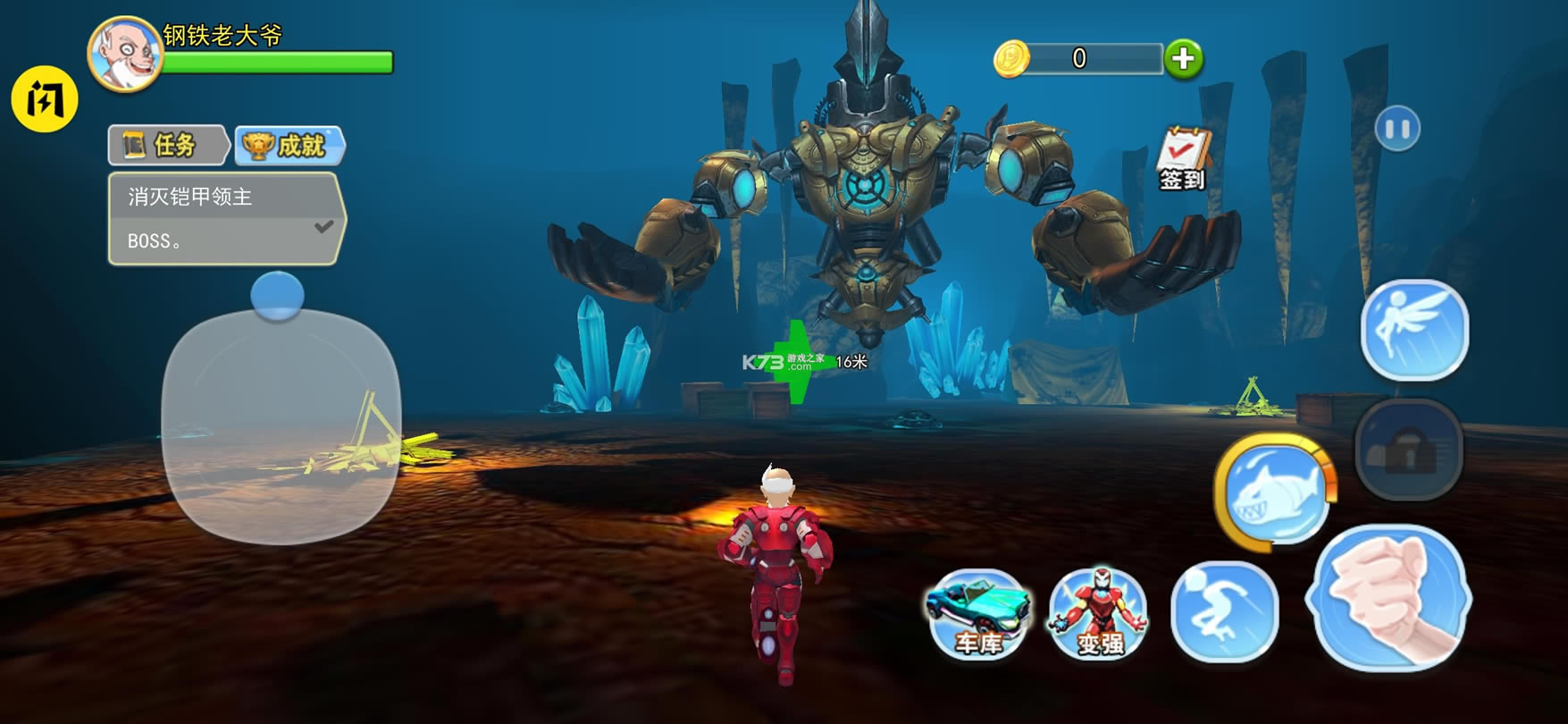Tap the locked skill slot
The height and width of the screenshot is (724, 1568).
(1408, 449)
